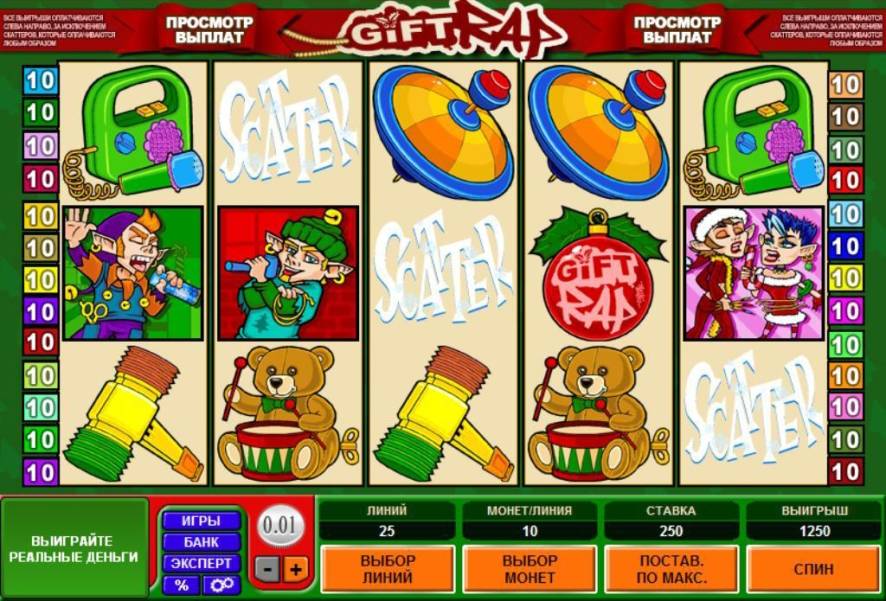The image size is (886, 601).
Task: Open settings with the gears icon
Action: [x=221, y=585]
